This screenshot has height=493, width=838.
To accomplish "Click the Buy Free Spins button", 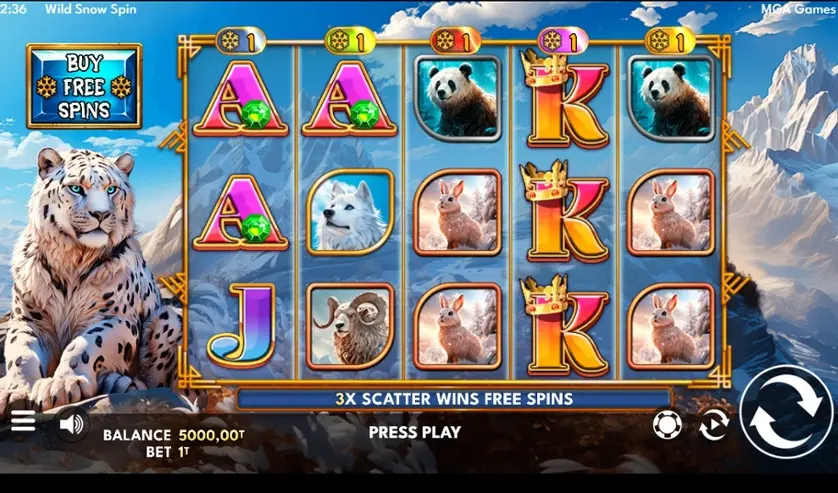I will pos(84,86).
